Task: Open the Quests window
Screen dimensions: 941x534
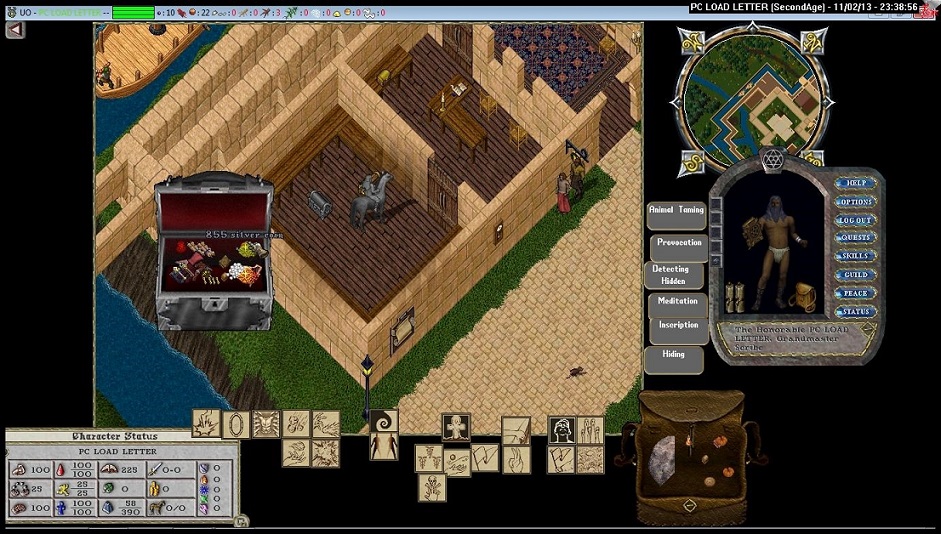Action: 856,238
